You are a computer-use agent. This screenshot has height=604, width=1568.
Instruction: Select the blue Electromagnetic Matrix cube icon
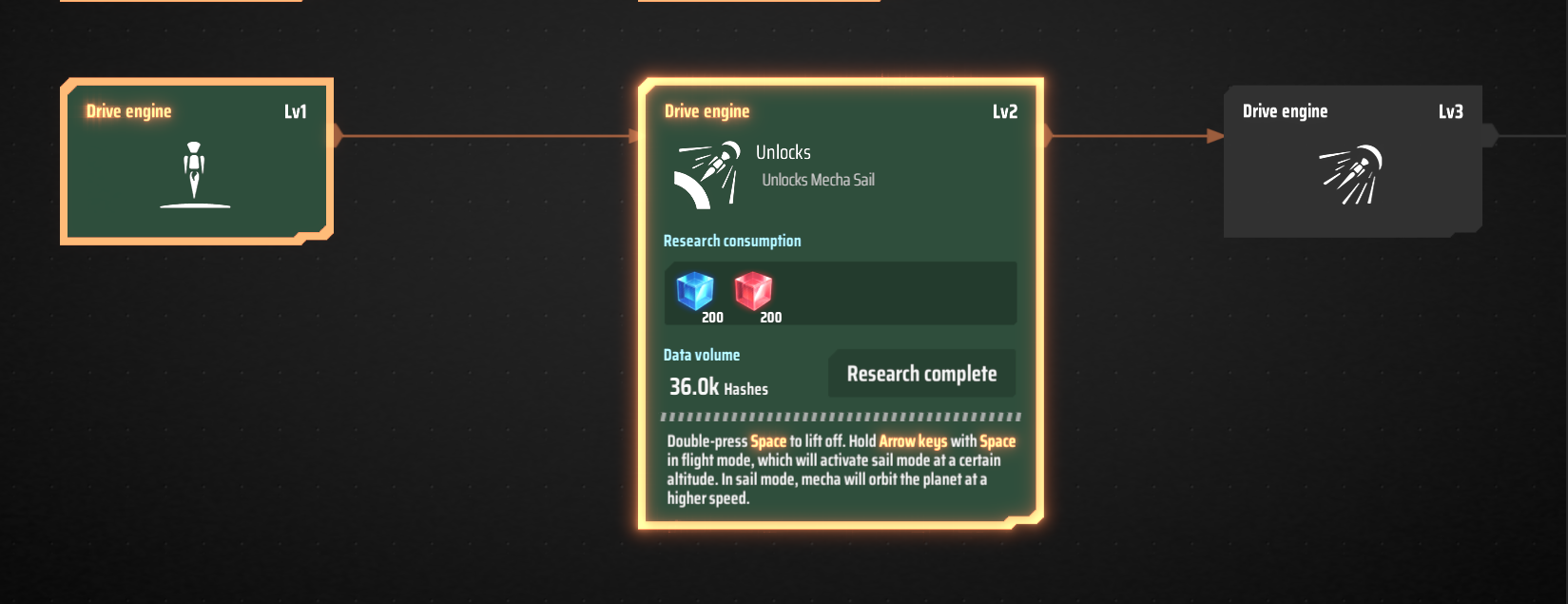pyautogui.click(x=695, y=291)
